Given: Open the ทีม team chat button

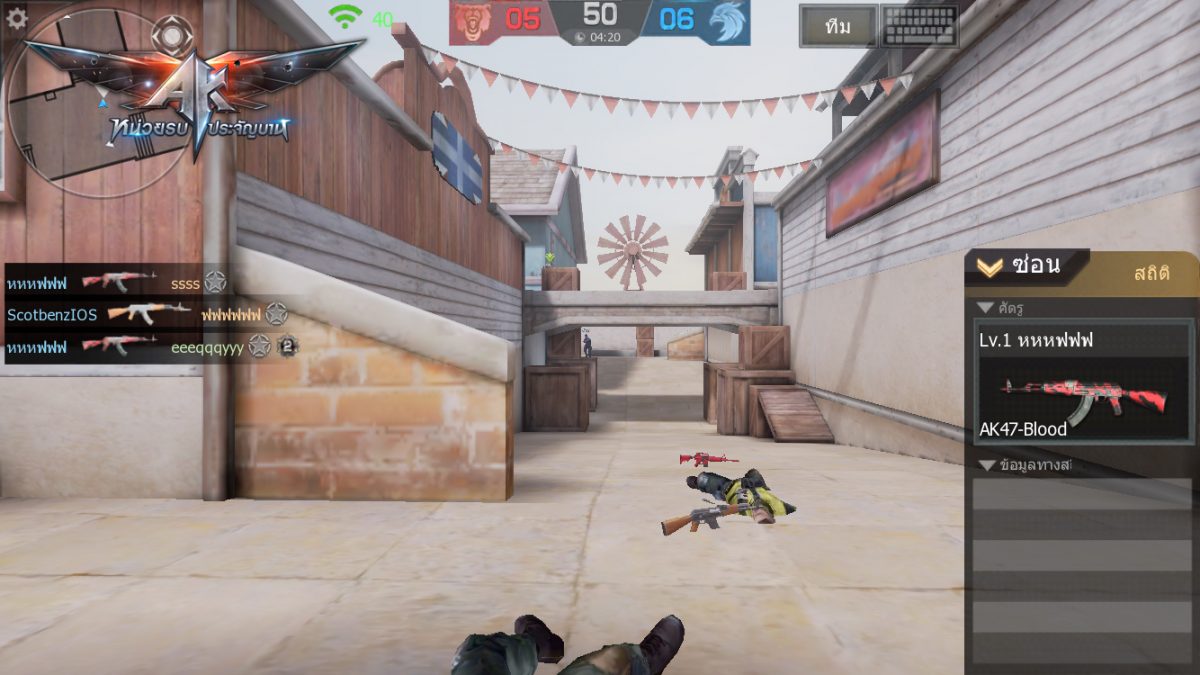Looking at the screenshot, I should coord(838,27).
